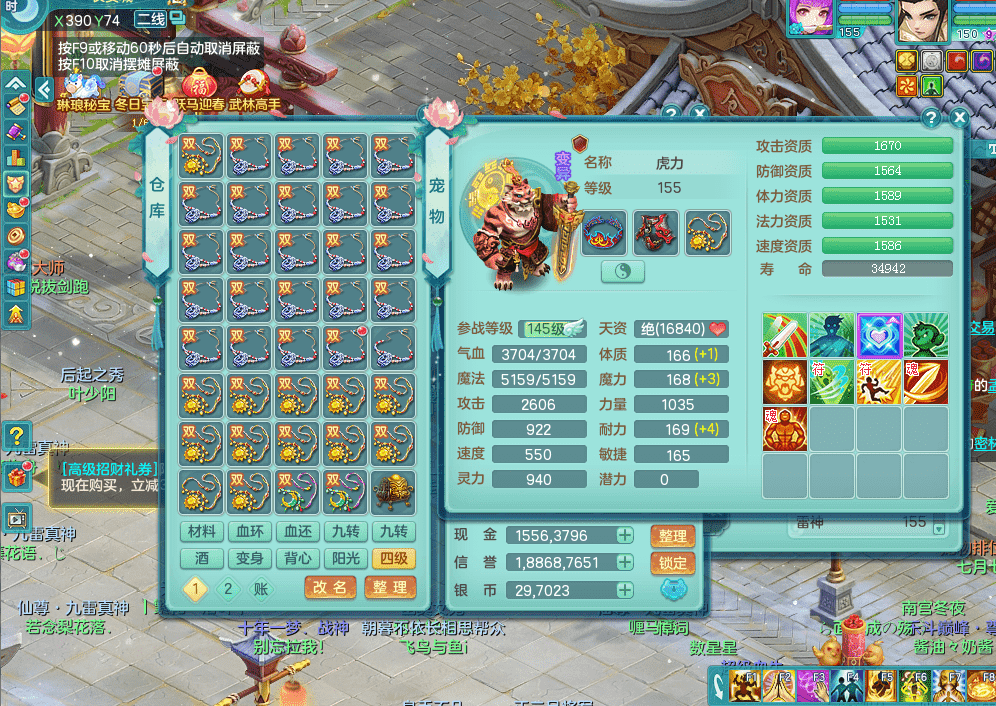Toggle the 锁定 lock button

click(x=673, y=563)
